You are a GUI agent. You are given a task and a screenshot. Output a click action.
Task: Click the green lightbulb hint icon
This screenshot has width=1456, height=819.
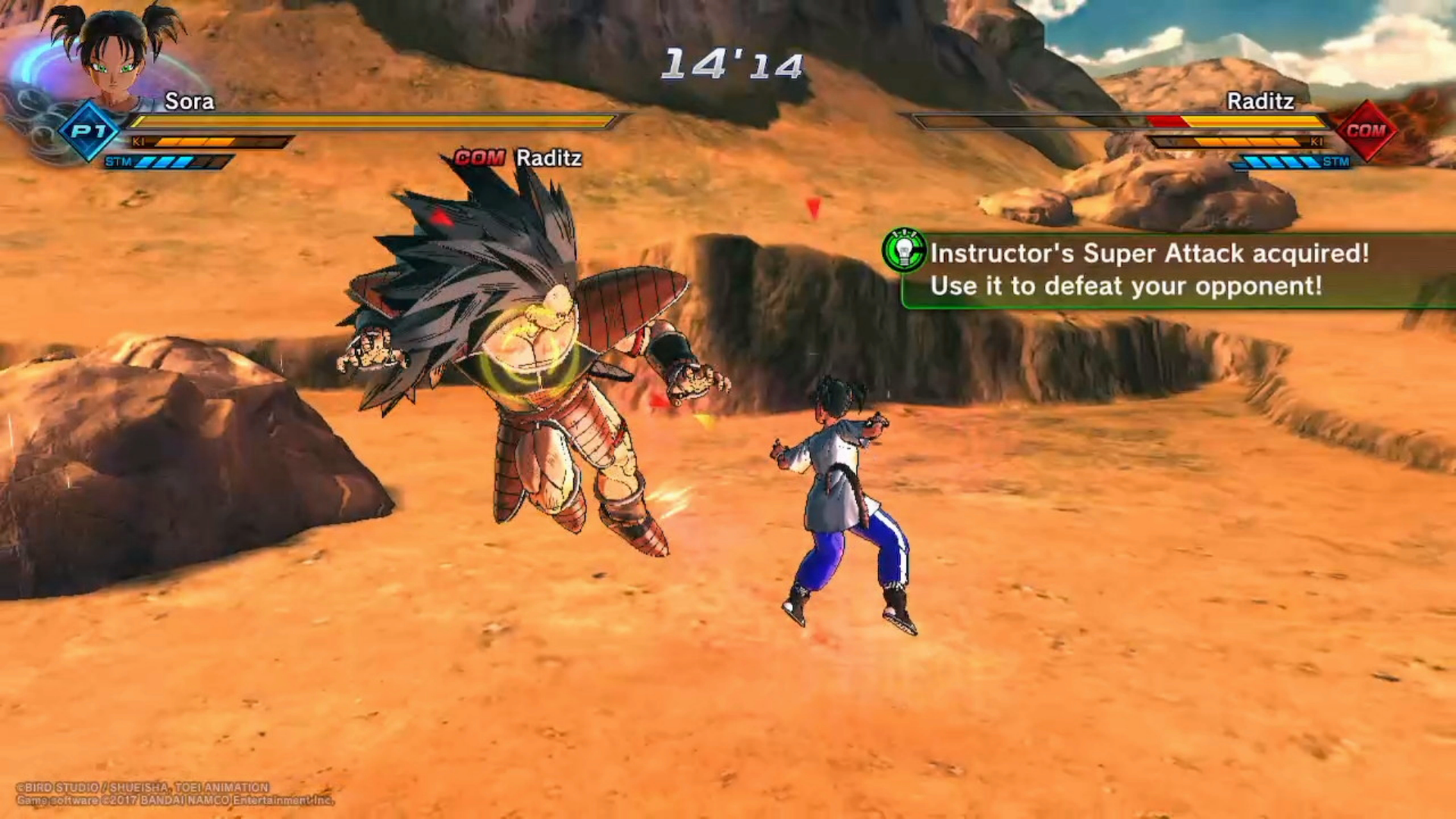(x=903, y=250)
